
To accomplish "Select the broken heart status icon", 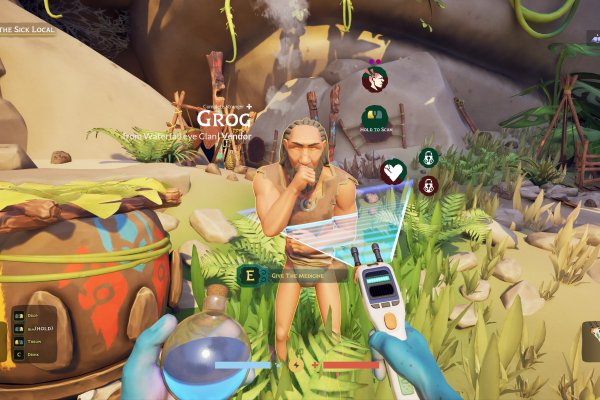I will pyautogui.click(x=394, y=171).
